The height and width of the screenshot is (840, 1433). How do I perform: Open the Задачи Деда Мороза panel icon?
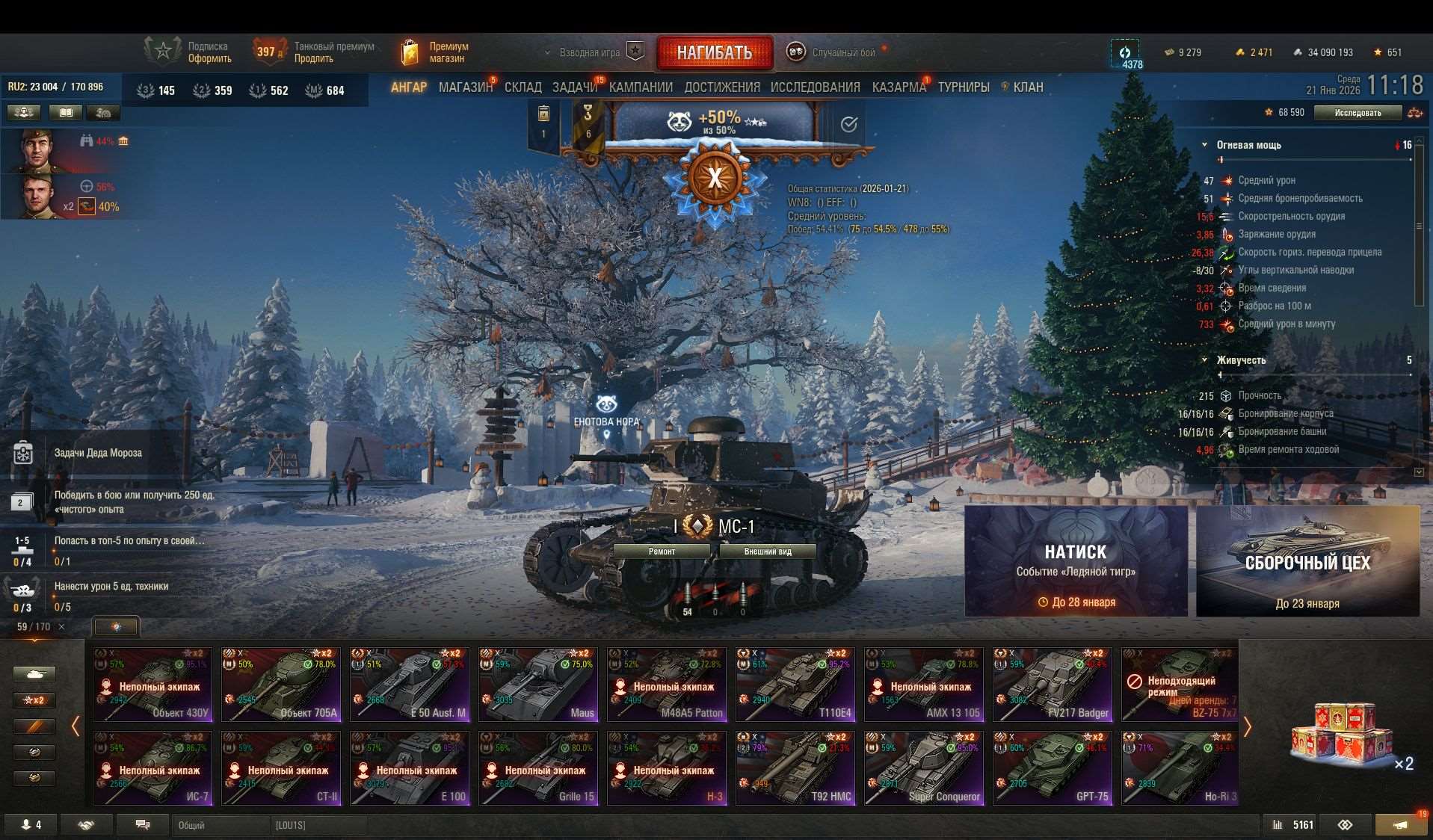pyautogui.click(x=22, y=453)
